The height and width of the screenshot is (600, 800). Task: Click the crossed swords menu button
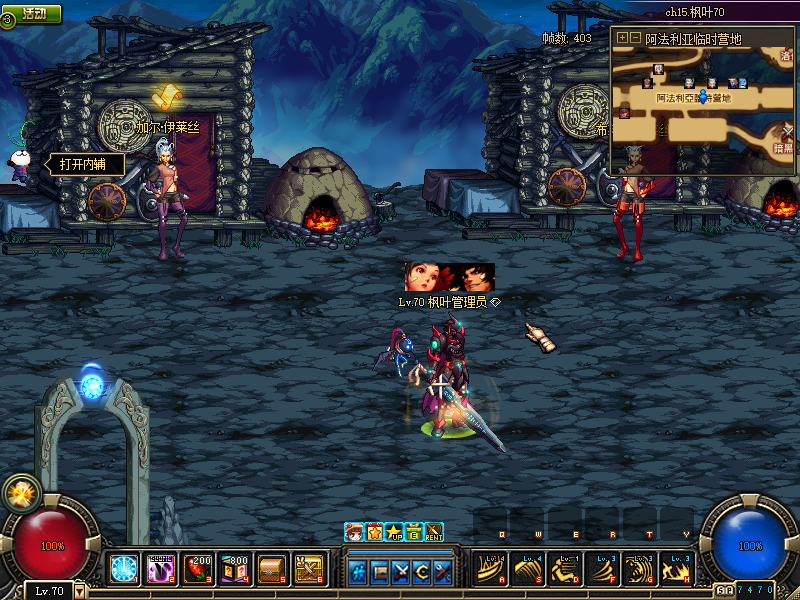(402, 572)
